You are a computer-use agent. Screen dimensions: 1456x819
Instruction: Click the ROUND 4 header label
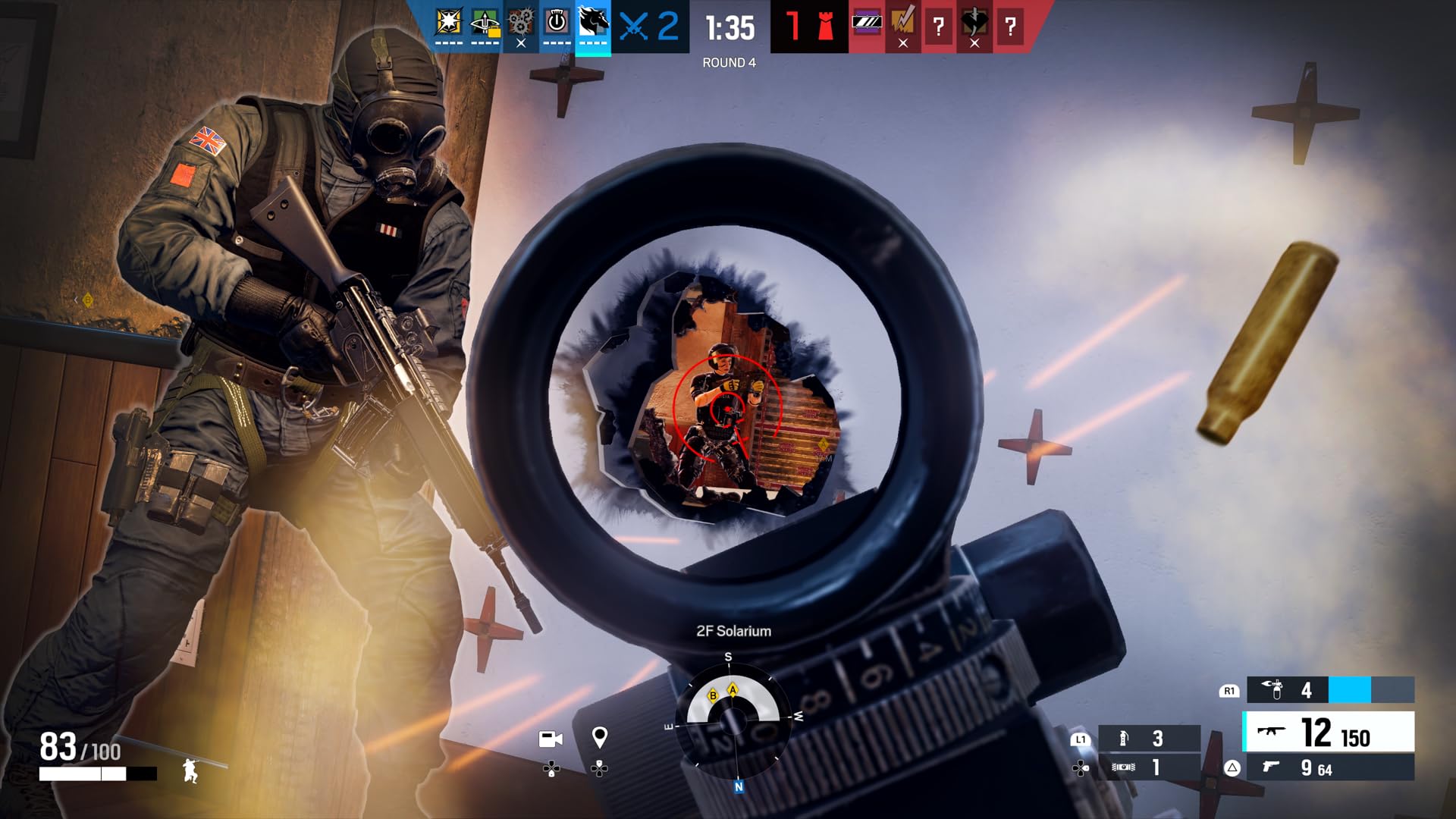[730, 64]
